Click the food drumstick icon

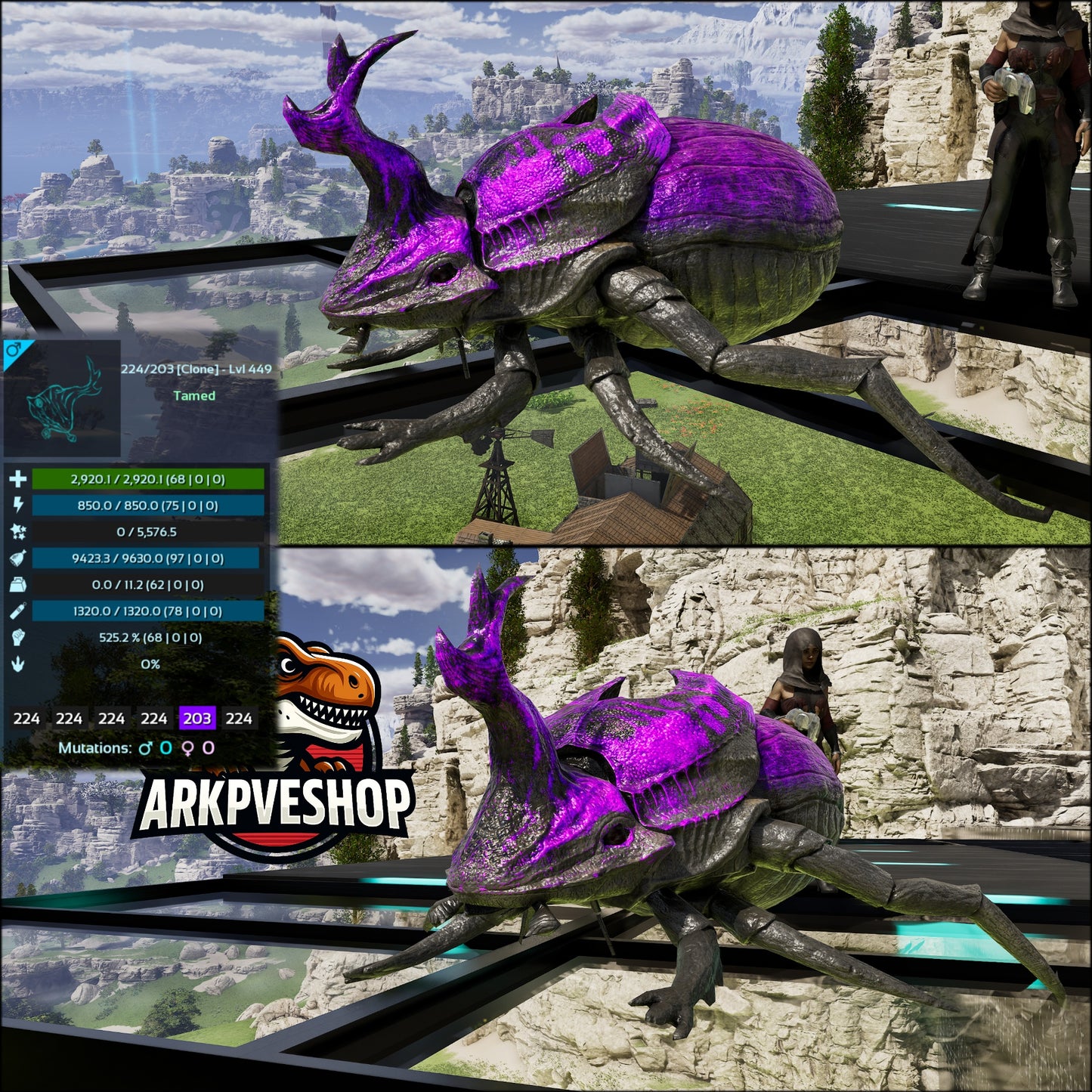tap(19, 558)
